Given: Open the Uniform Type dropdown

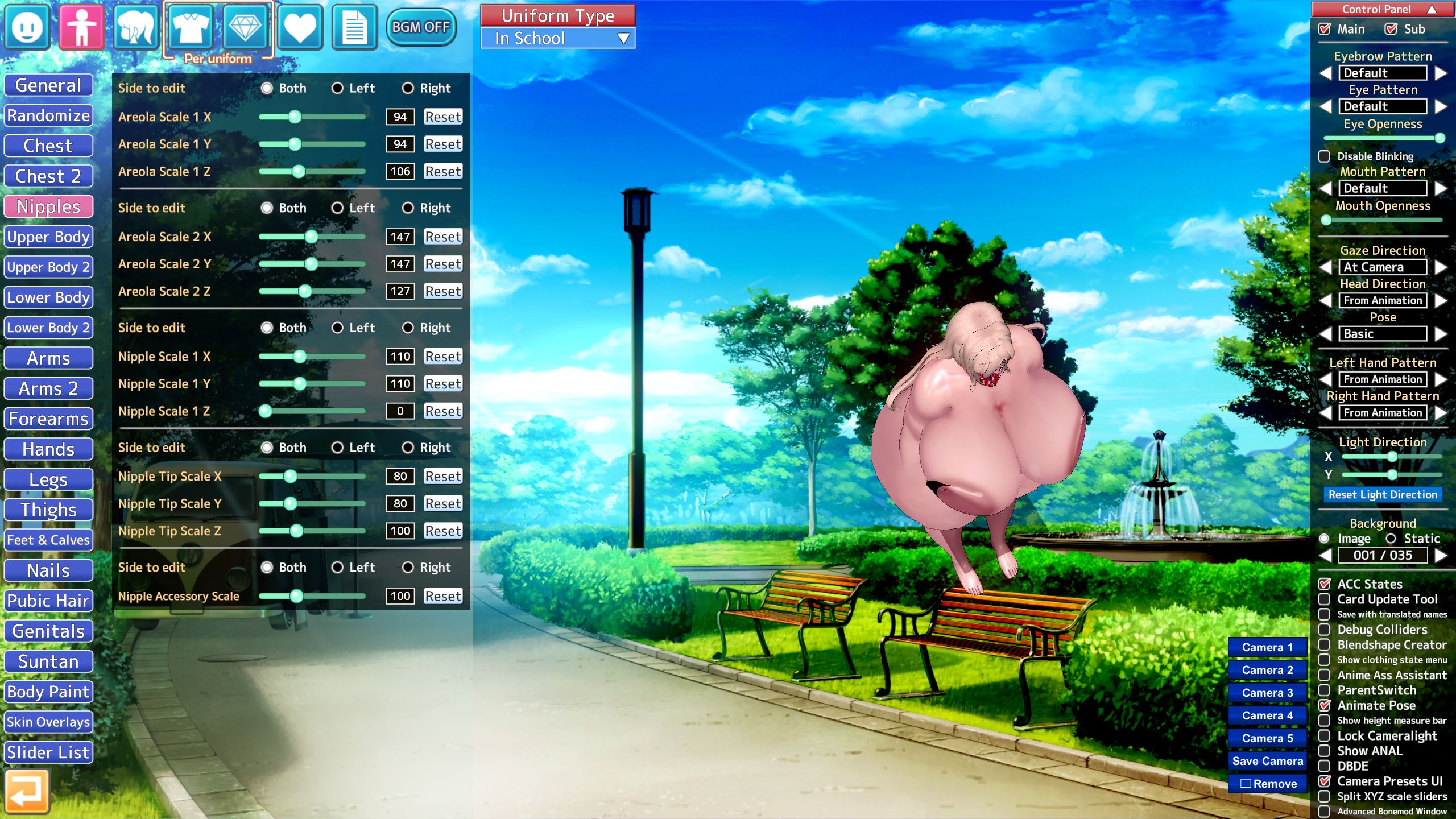Looking at the screenshot, I should [558, 39].
